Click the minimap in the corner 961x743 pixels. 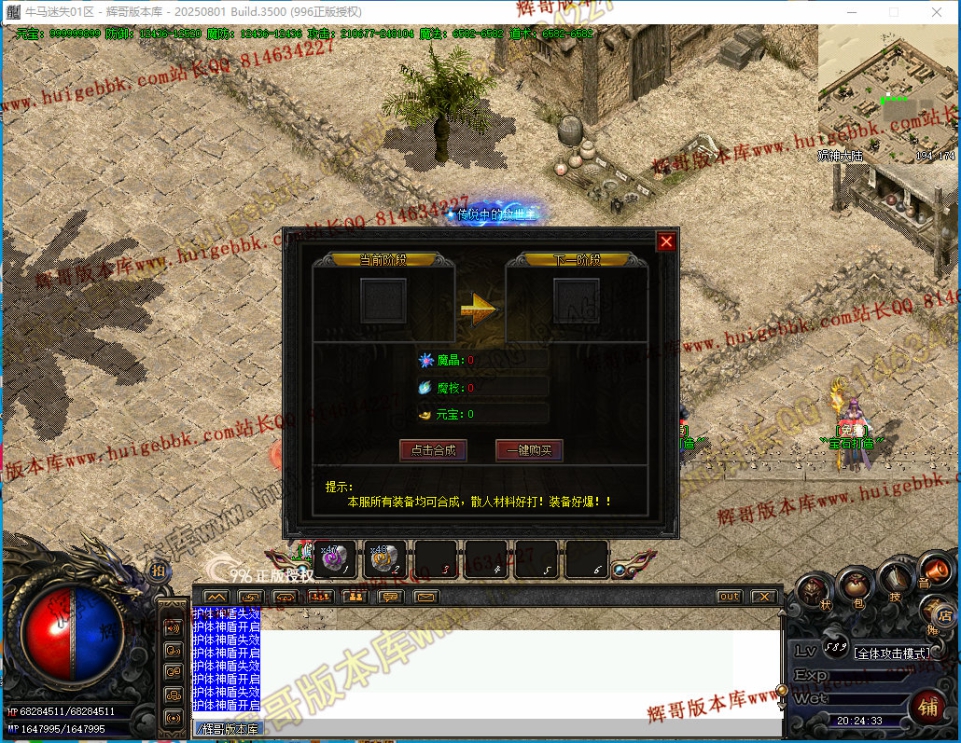(x=888, y=92)
